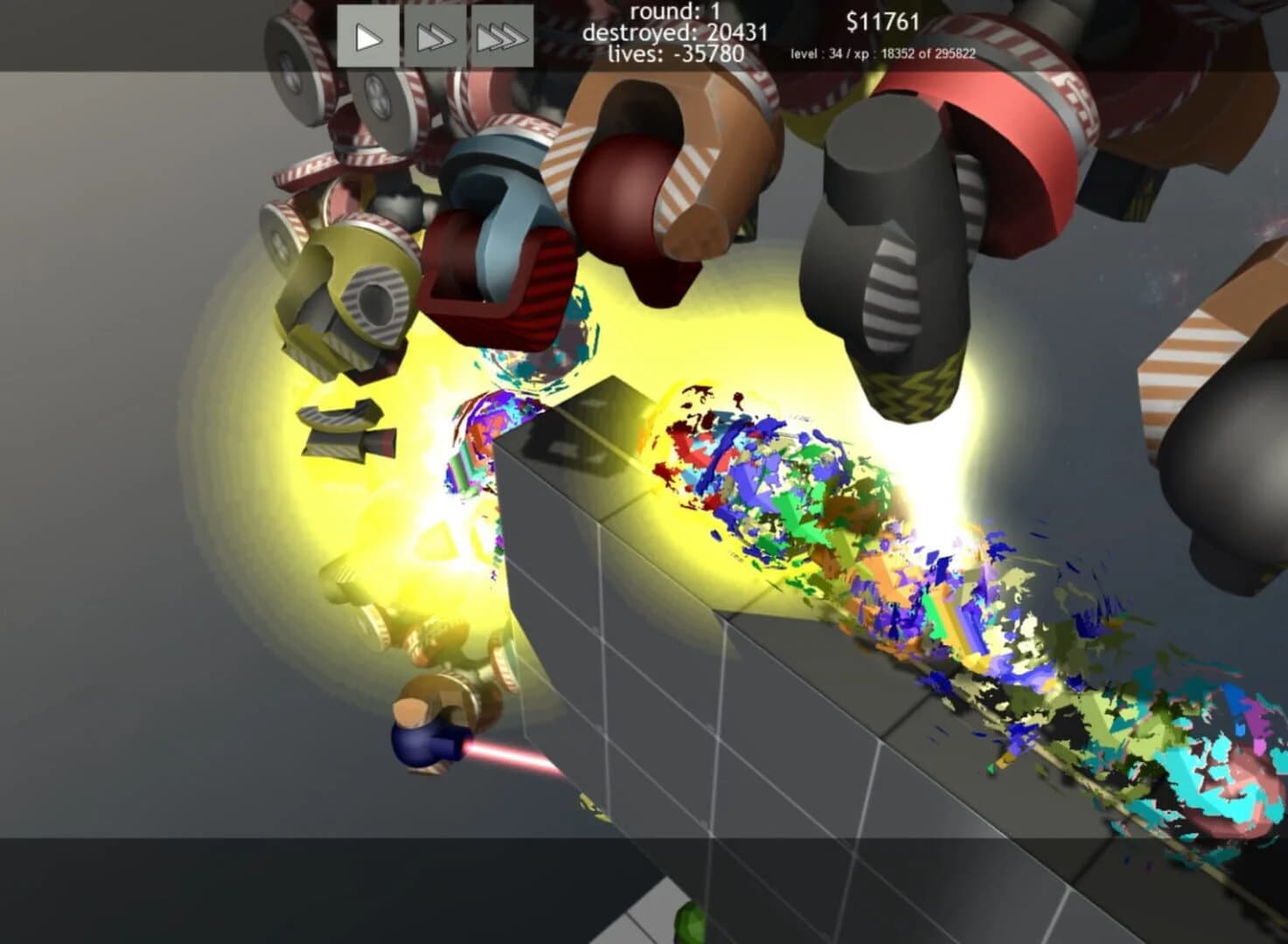Open the $11761 money display
The image size is (1288, 944).
point(881,21)
